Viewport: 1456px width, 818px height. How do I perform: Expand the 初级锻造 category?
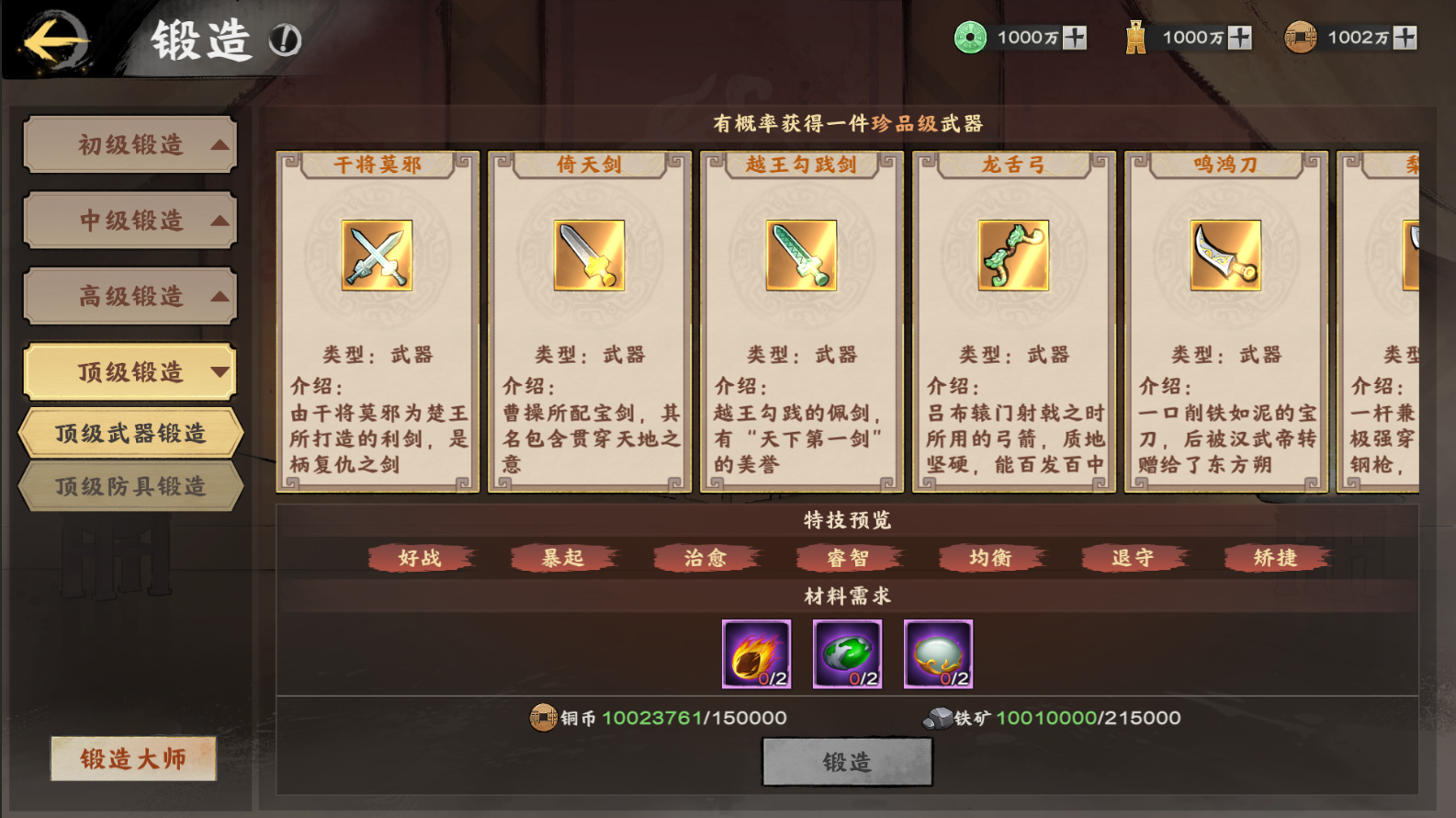pyautogui.click(x=130, y=144)
